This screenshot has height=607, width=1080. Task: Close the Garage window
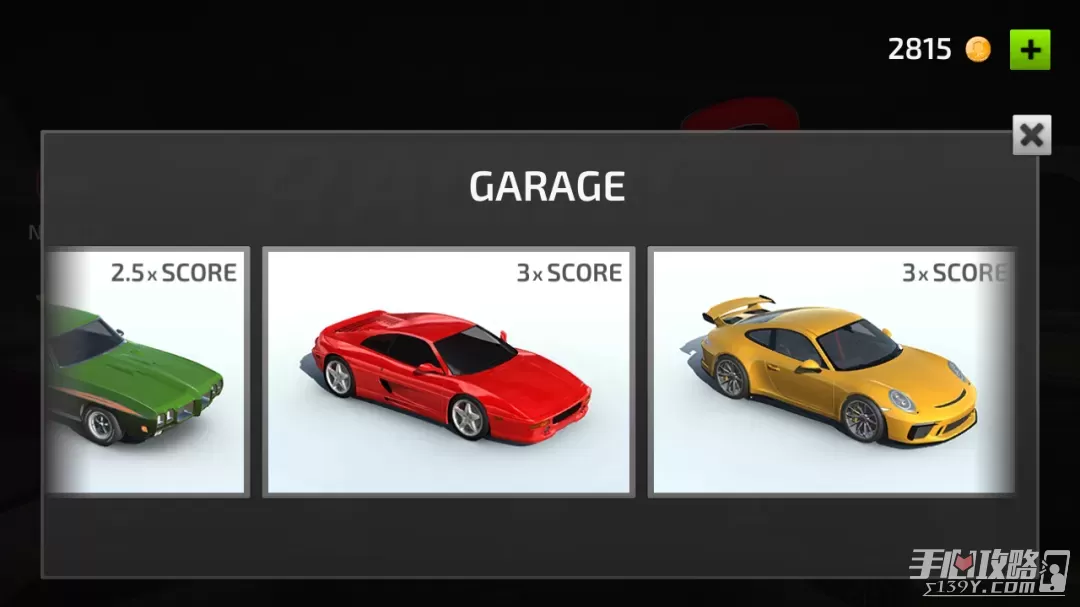1031,134
